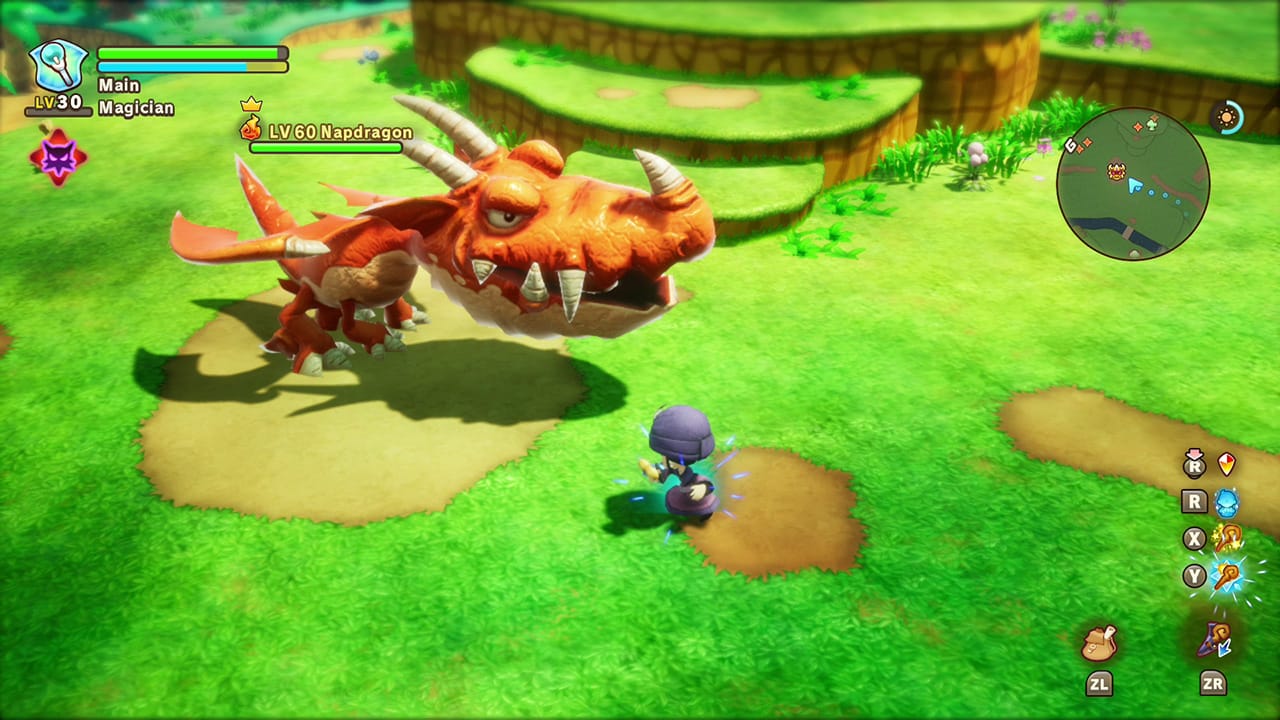The height and width of the screenshot is (720, 1280).
Task: Click the mushroom landmark icon on the minimap
Action: click(x=1152, y=124)
